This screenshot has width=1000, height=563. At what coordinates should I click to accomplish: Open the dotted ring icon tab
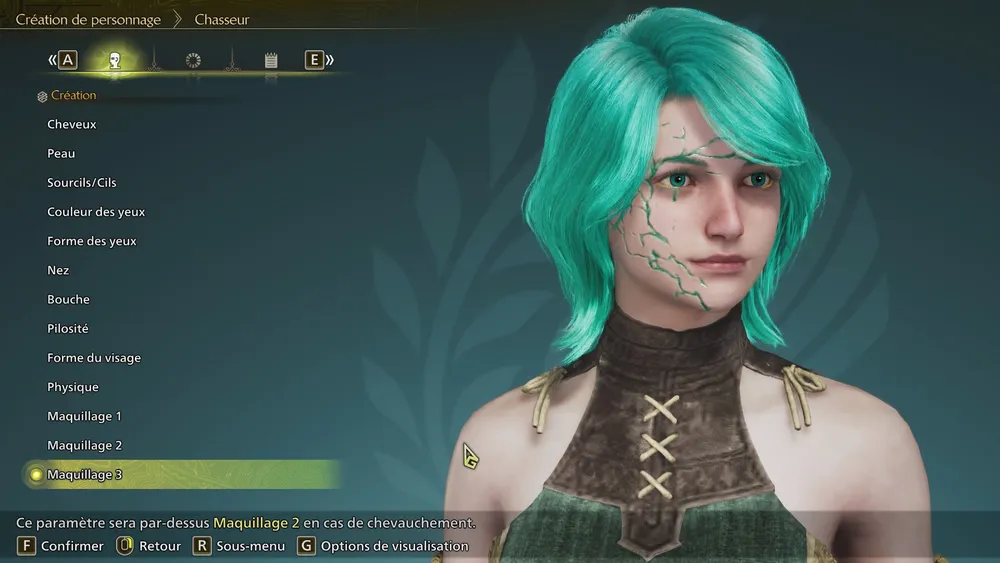pos(193,60)
